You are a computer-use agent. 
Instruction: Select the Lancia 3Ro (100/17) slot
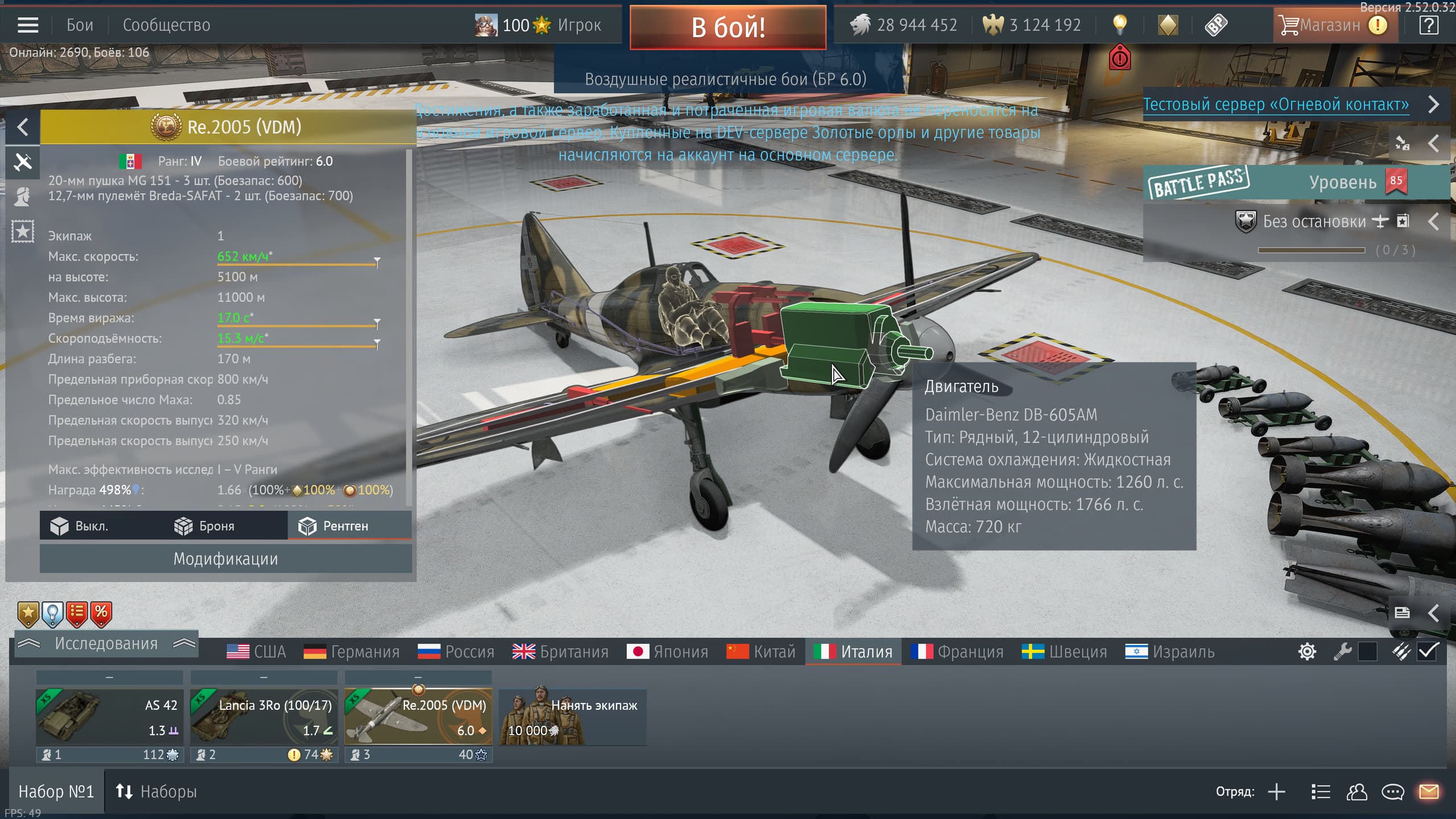(264, 717)
